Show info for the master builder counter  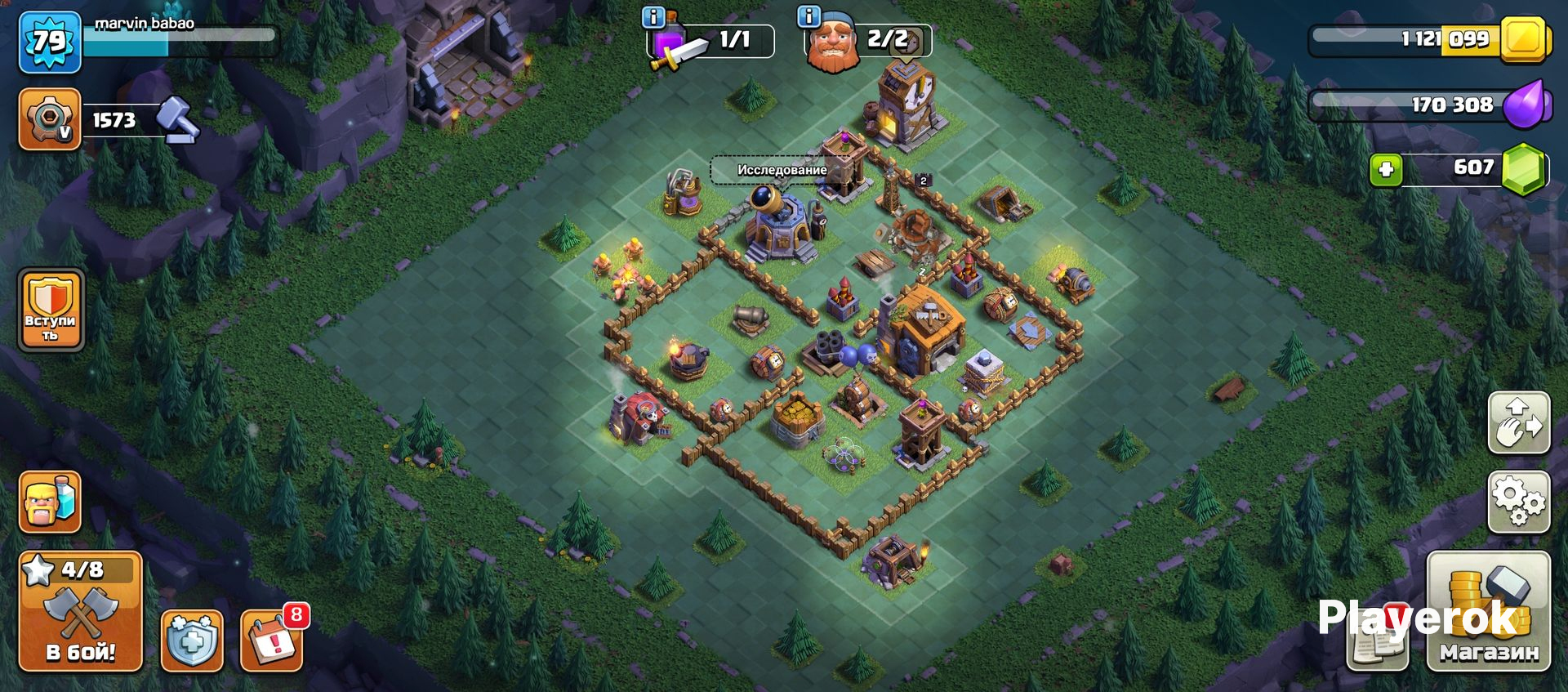(x=808, y=16)
